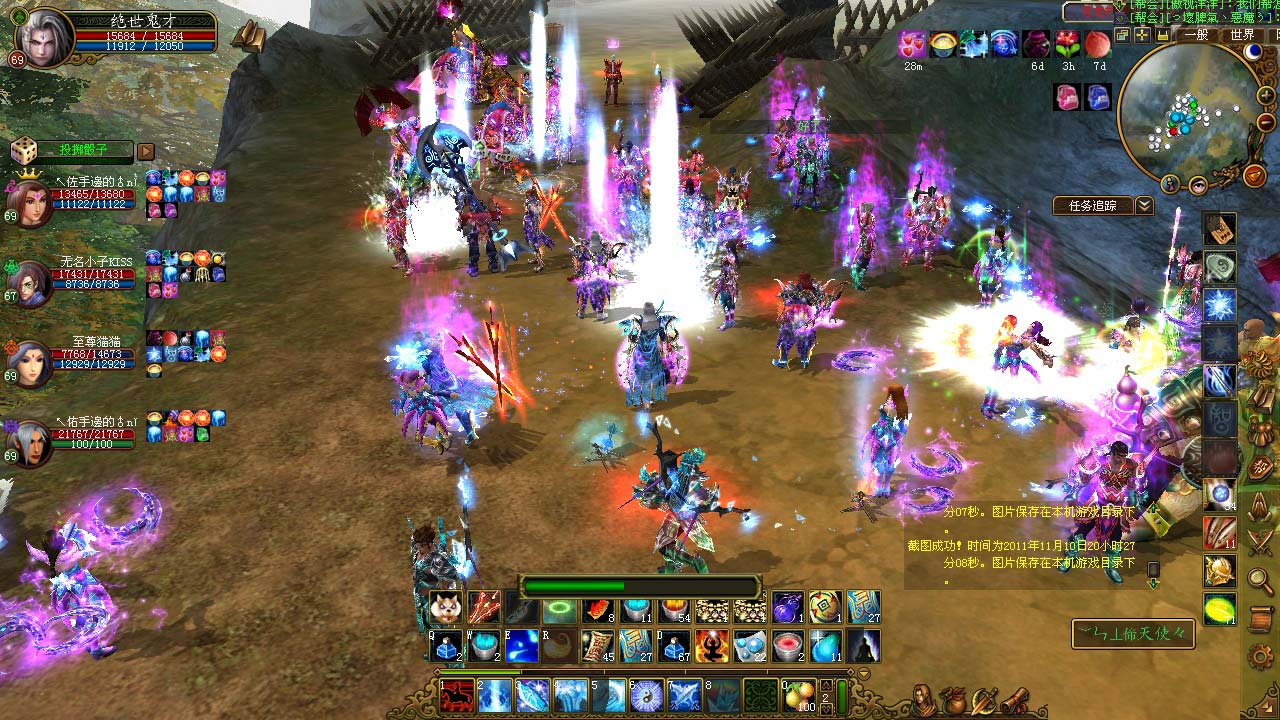Switch to the 一般 chat tab
1280x720 pixels.
[1197, 35]
